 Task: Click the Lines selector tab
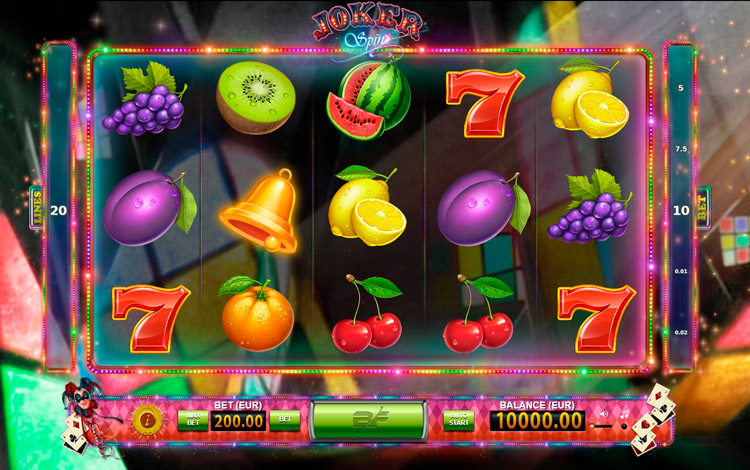37,210
